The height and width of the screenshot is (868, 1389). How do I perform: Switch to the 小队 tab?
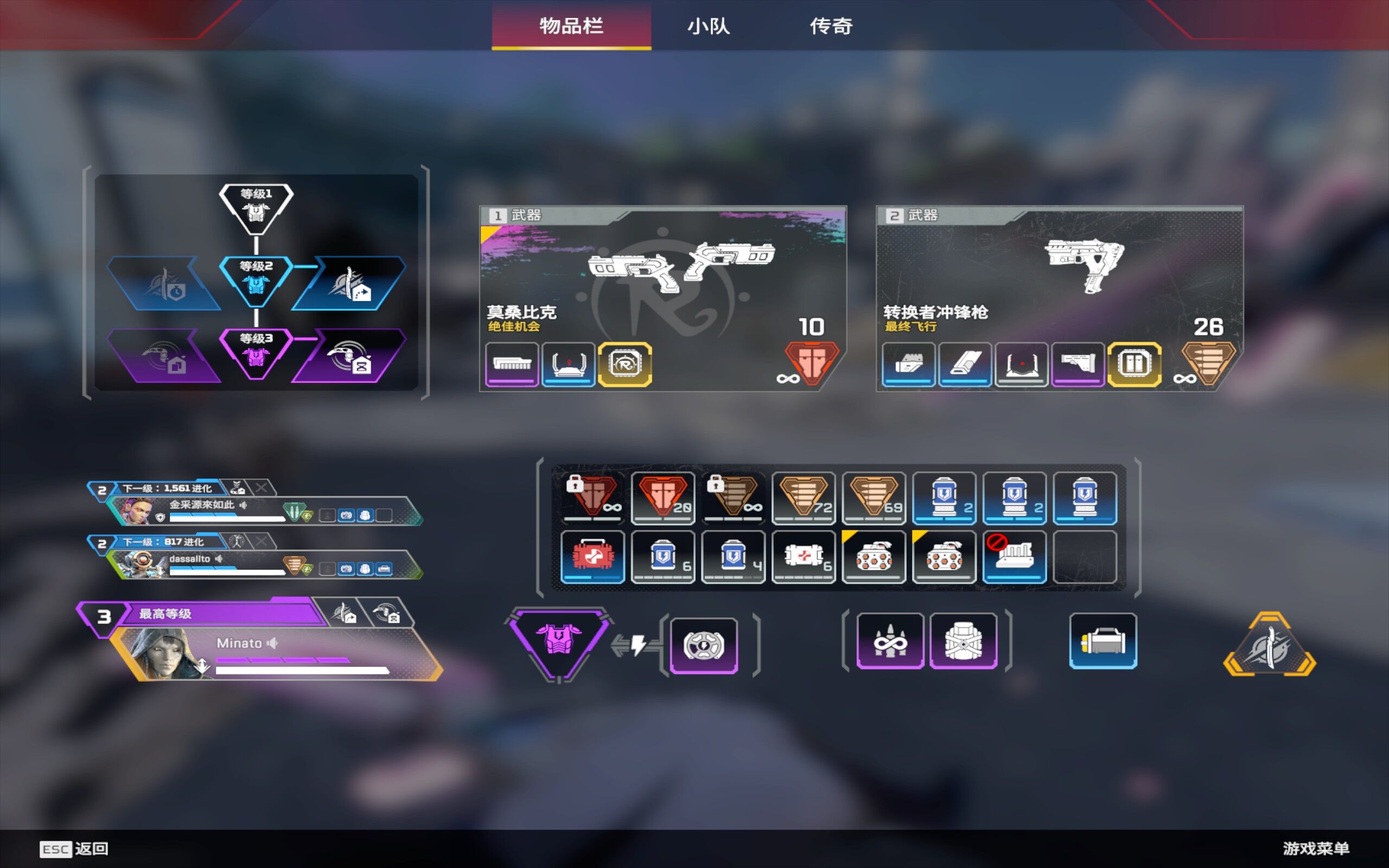pyautogui.click(x=708, y=26)
